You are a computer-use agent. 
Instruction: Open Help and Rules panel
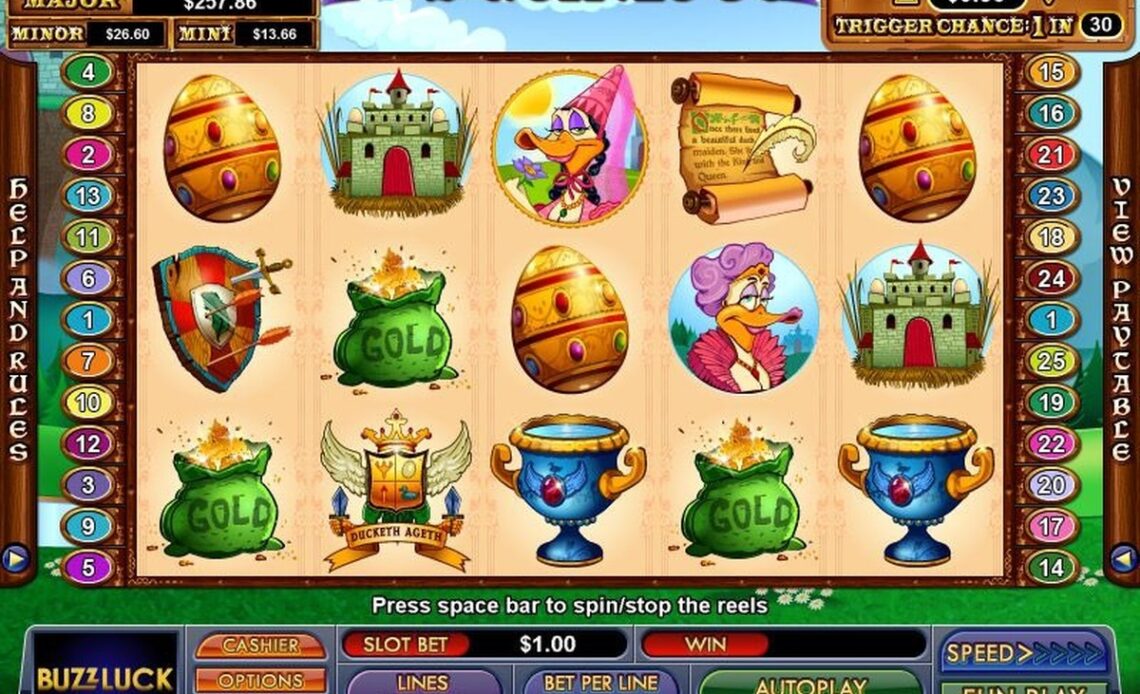[18, 320]
